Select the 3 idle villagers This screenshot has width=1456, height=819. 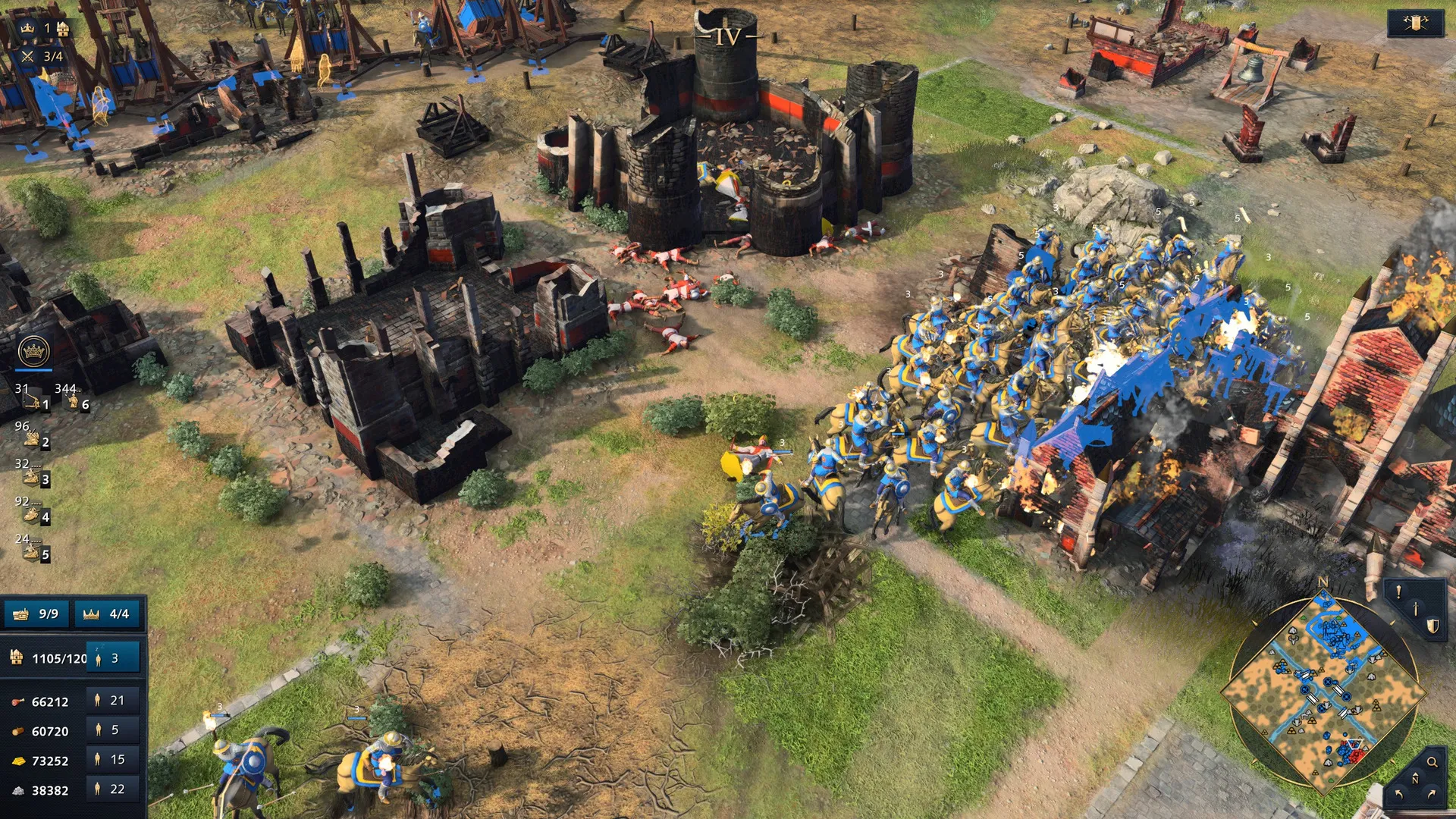pyautogui.click(x=113, y=658)
